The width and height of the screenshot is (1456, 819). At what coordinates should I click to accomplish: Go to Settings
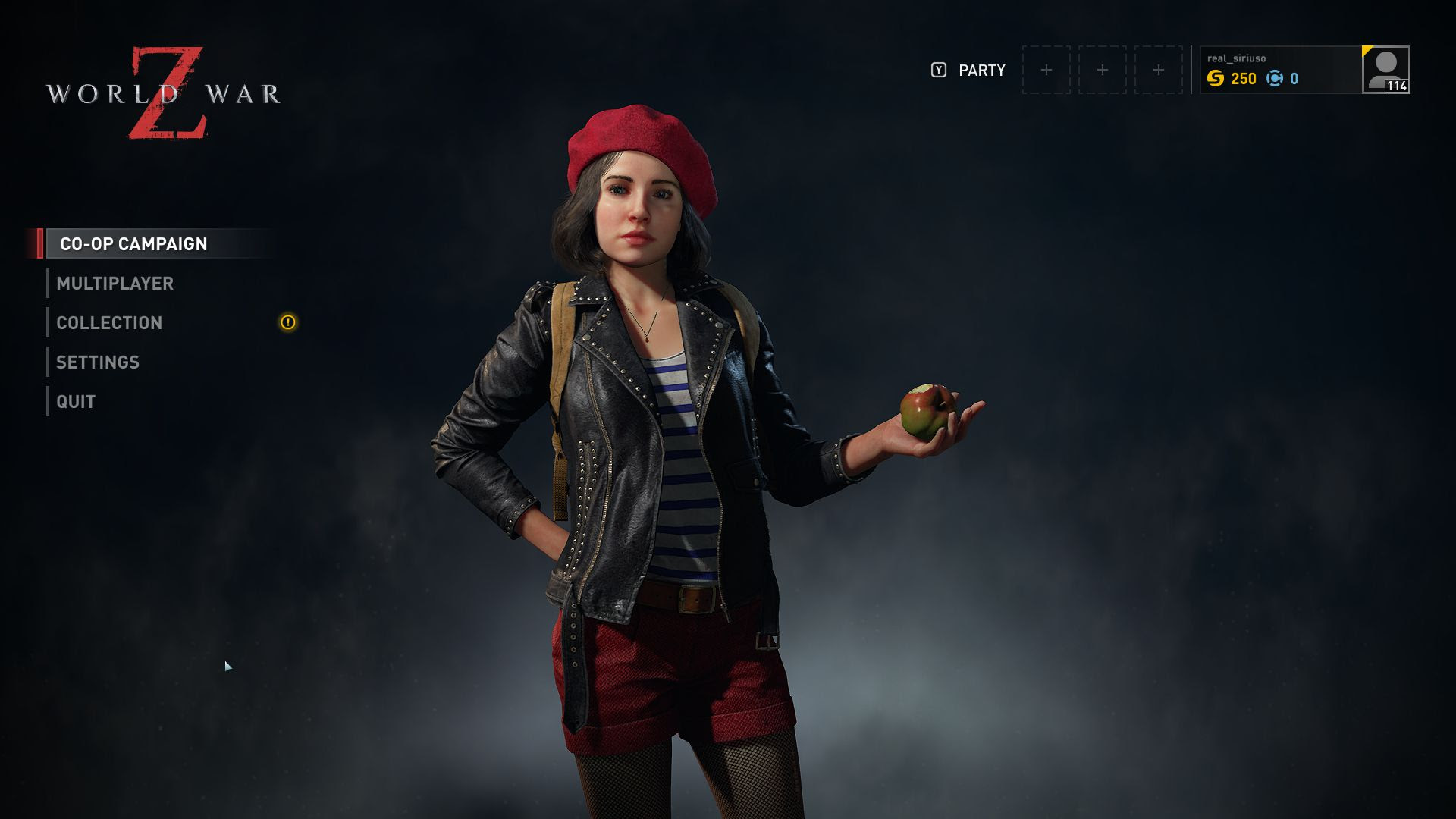coord(98,362)
